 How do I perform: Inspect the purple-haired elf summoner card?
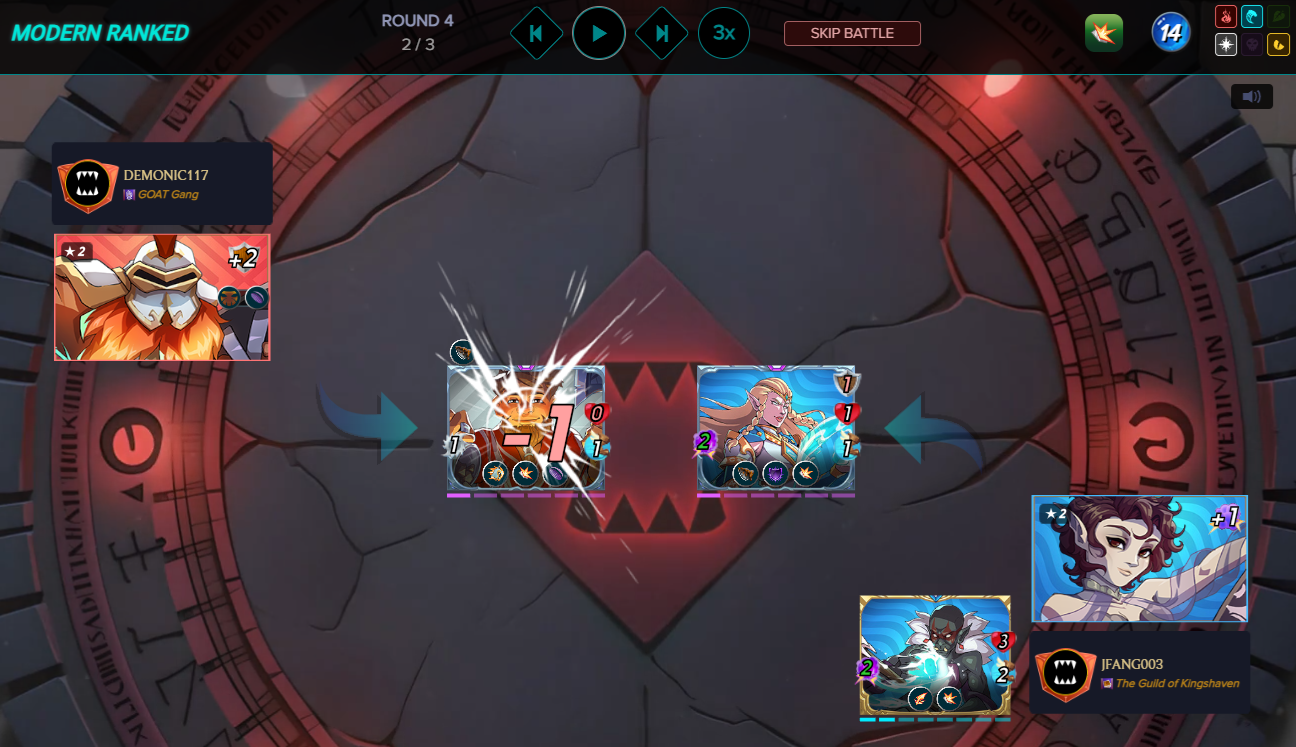click(x=1140, y=559)
